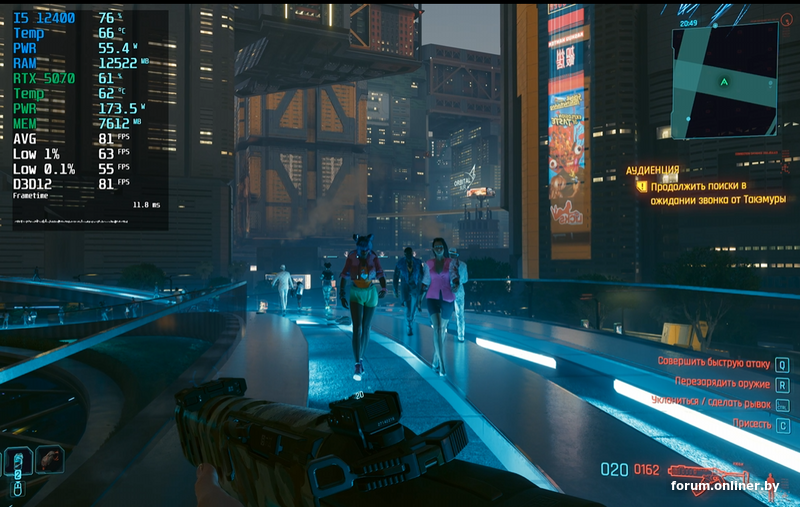Open the forum.onliner.by watermark link
Screen dimensions: 800x507
click(x=724, y=486)
